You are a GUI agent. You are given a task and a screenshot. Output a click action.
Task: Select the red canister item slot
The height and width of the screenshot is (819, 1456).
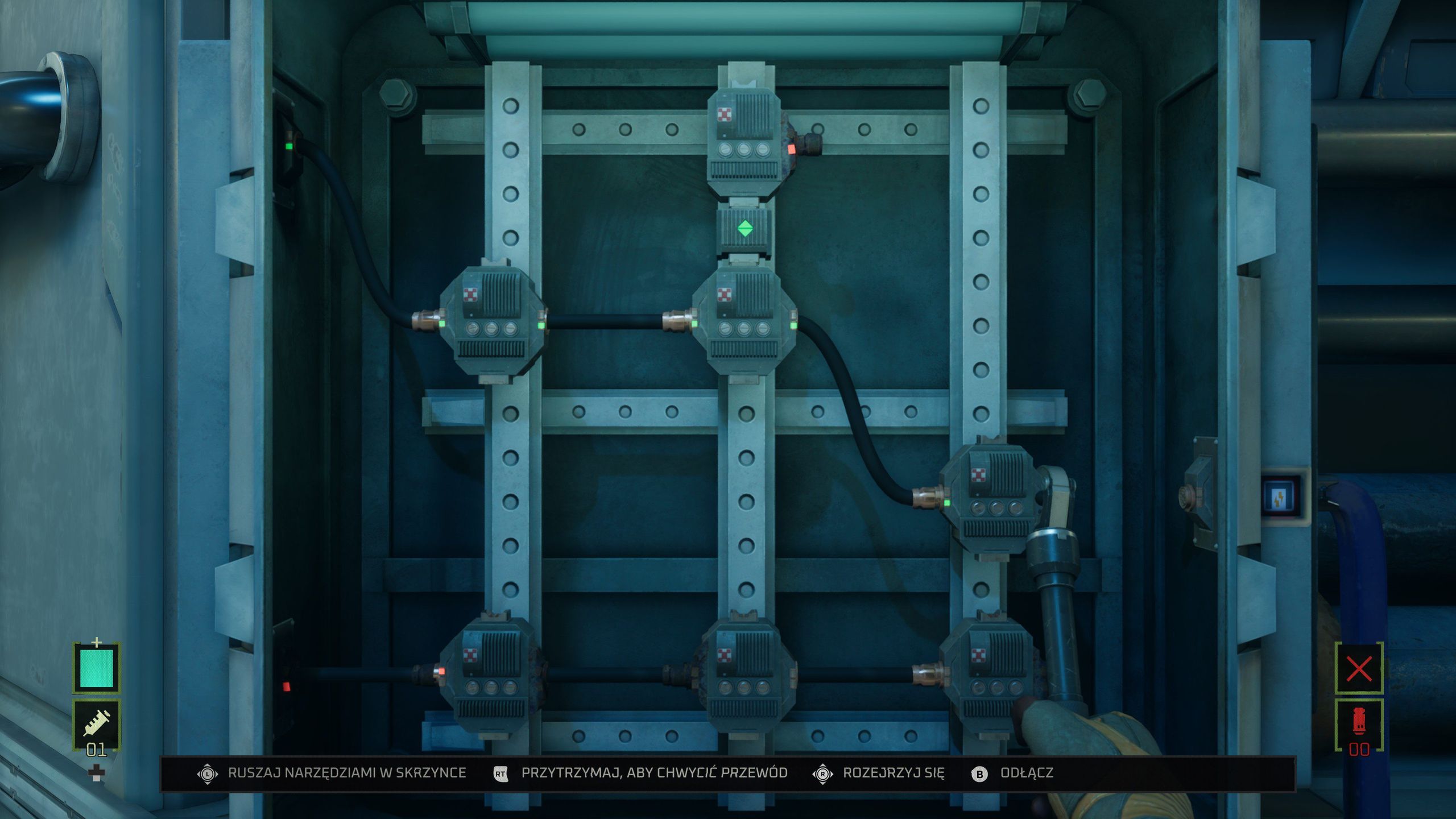tap(1359, 723)
